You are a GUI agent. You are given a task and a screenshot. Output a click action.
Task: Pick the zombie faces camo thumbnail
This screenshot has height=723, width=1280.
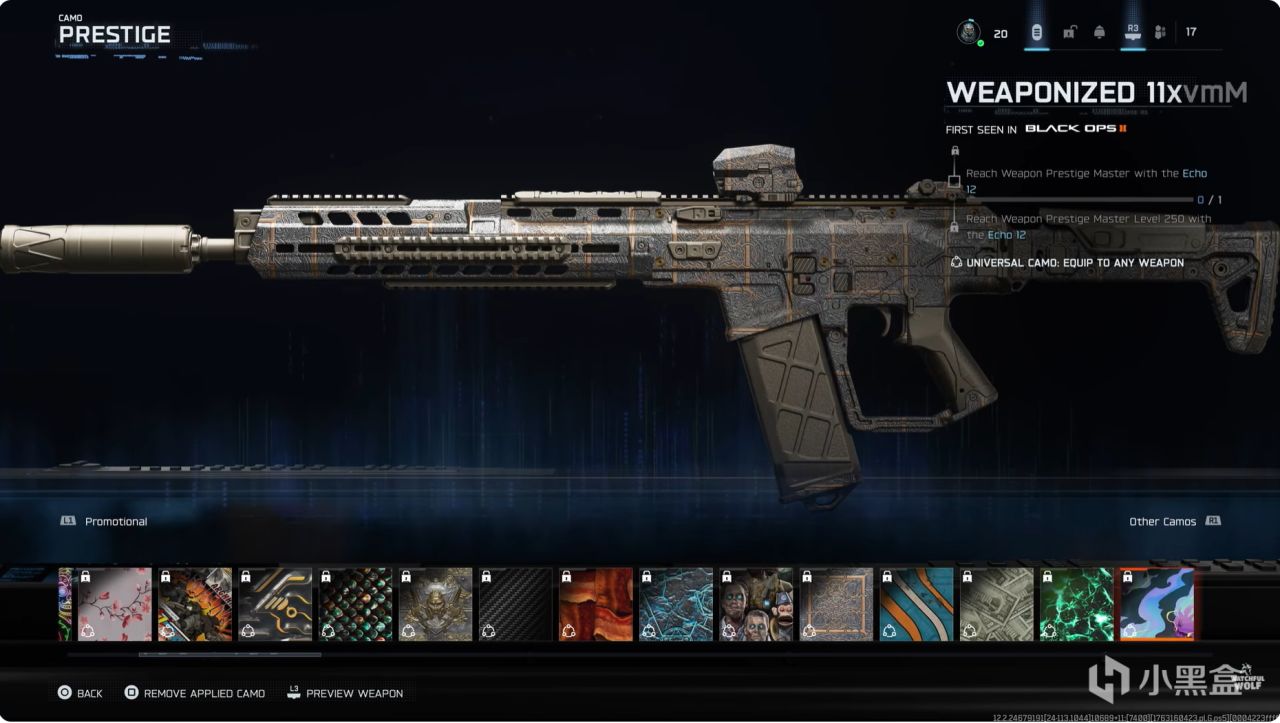pos(756,604)
